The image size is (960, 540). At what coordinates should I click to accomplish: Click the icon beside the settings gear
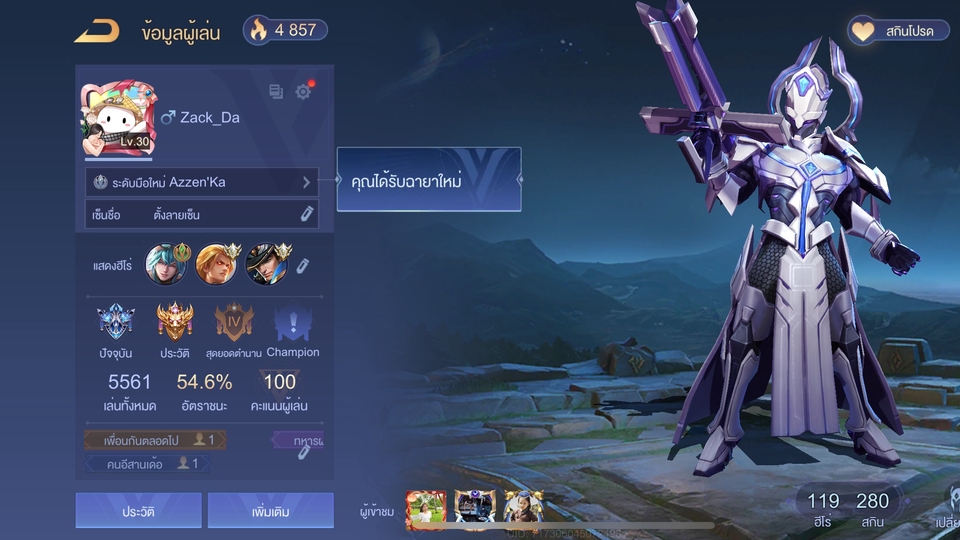click(x=276, y=92)
